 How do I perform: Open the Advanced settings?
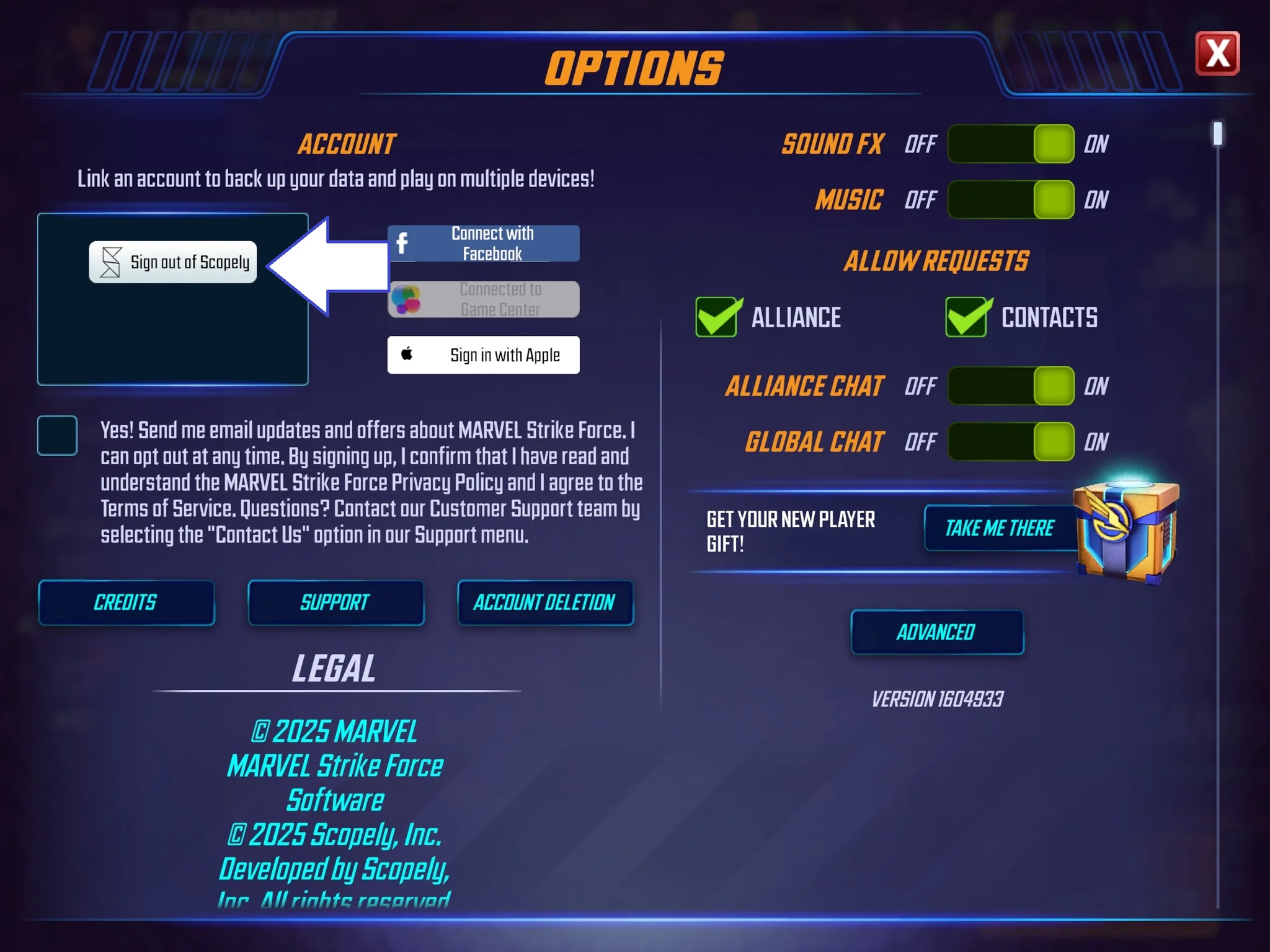click(937, 632)
